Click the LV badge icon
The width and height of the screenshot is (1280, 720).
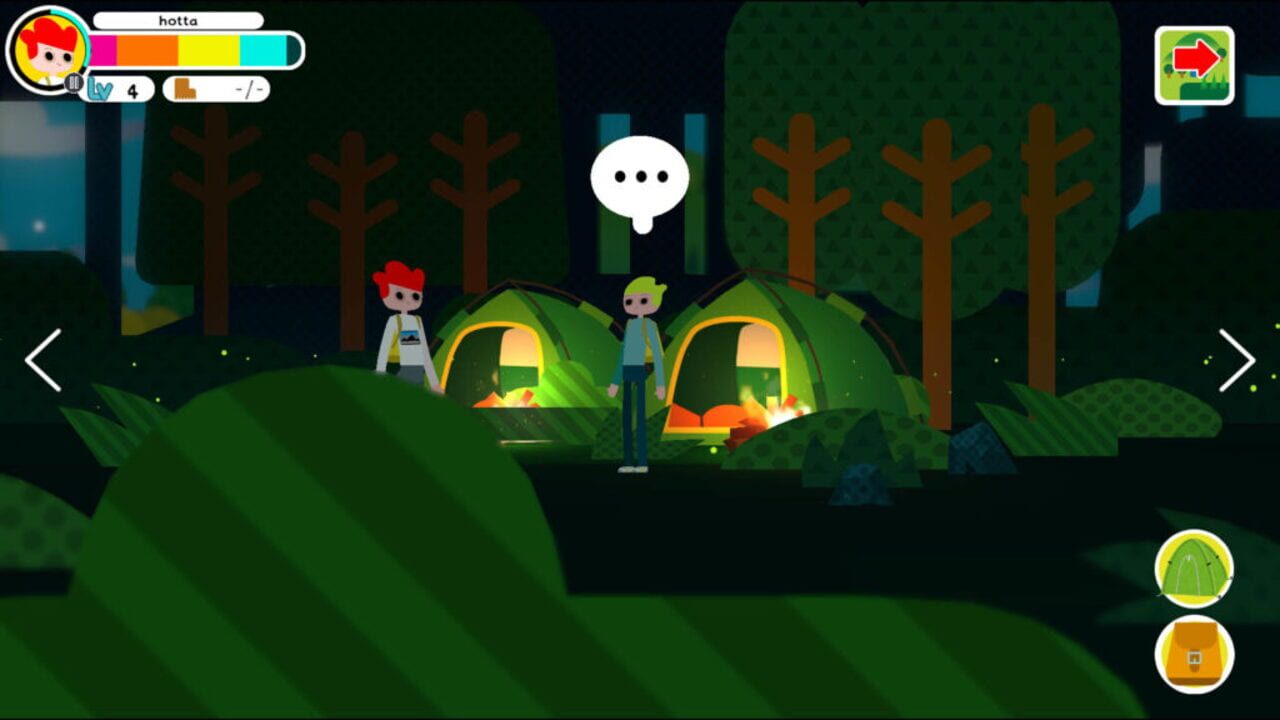[101, 88]
